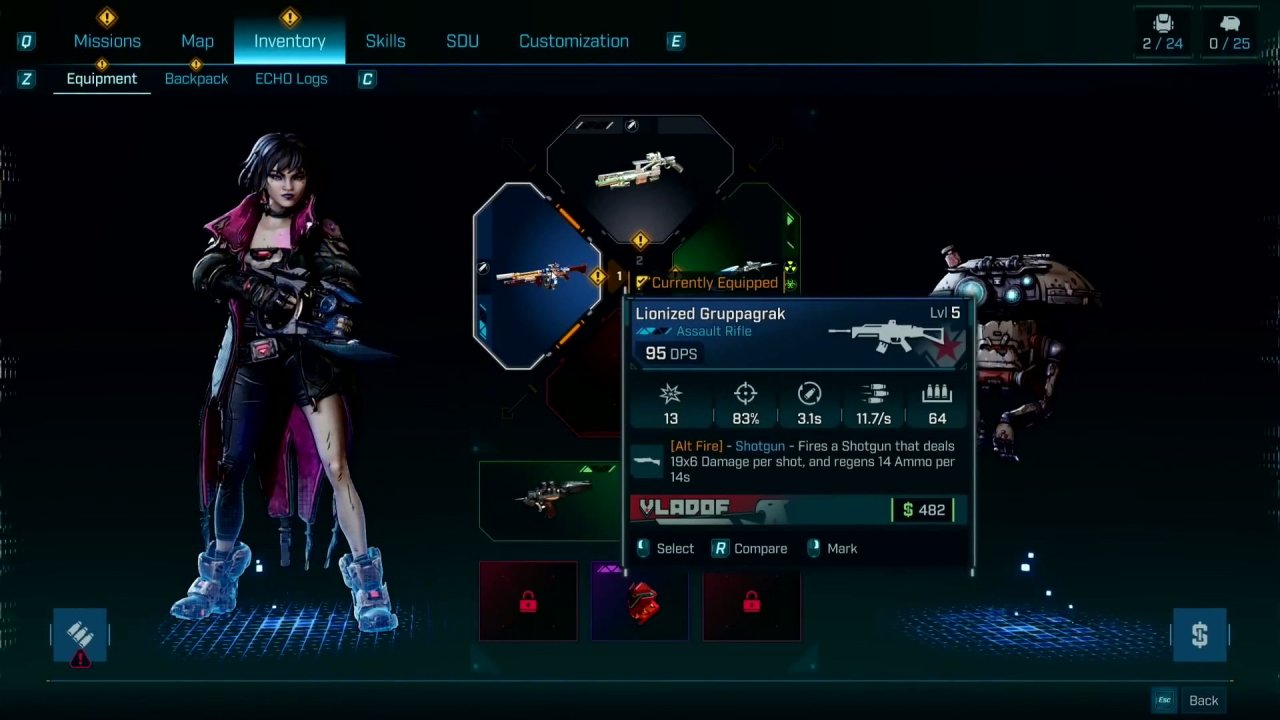Open the Backpack sub-tab
This screenshot has width=1280, height=720.
pyautogui.click(x=196, y=79)
